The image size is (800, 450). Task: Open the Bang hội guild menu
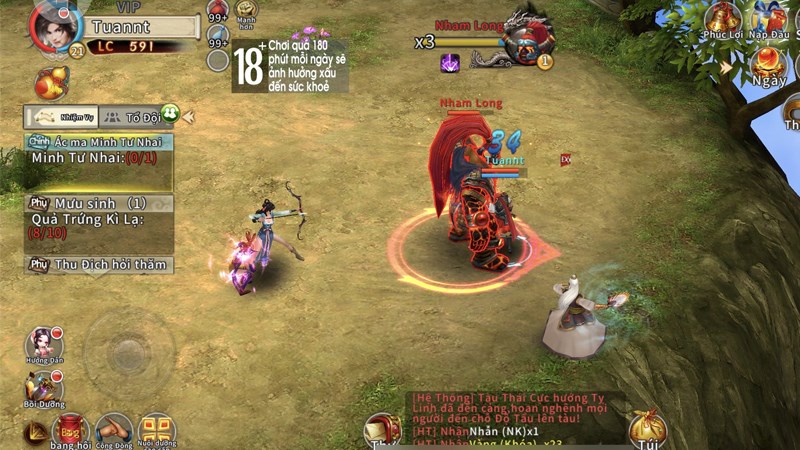pyautogui.click(x=70, y=430)
